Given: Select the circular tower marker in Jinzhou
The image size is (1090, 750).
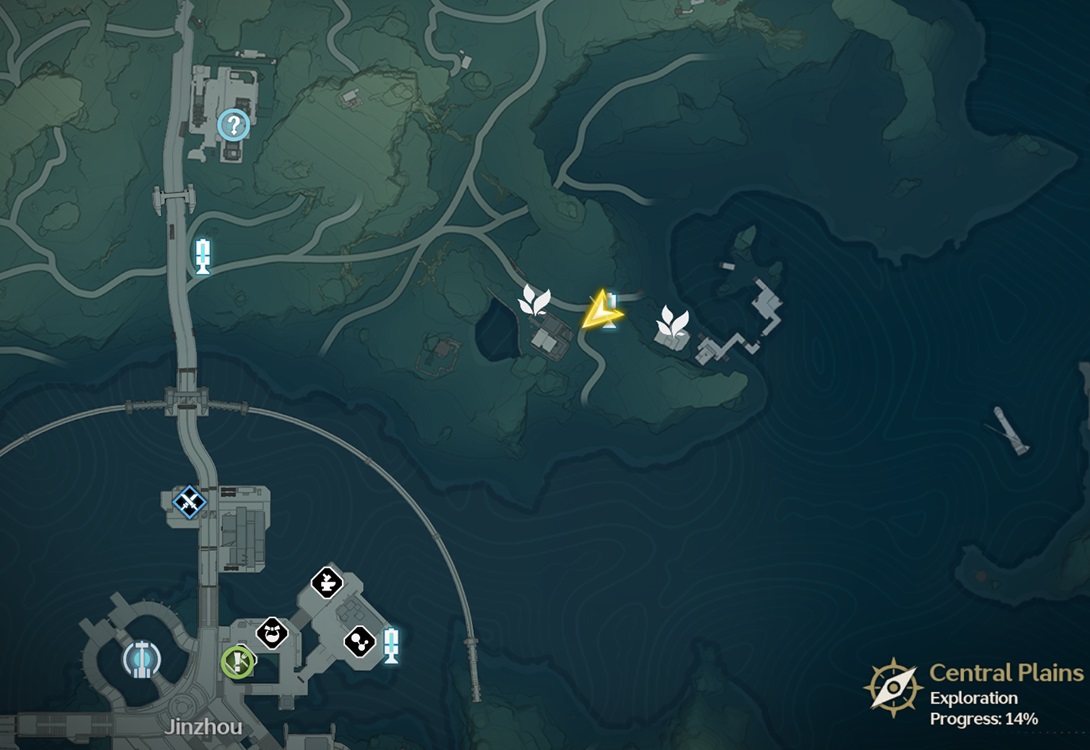Looking at the screenshot, I should [x=141, y=658].
